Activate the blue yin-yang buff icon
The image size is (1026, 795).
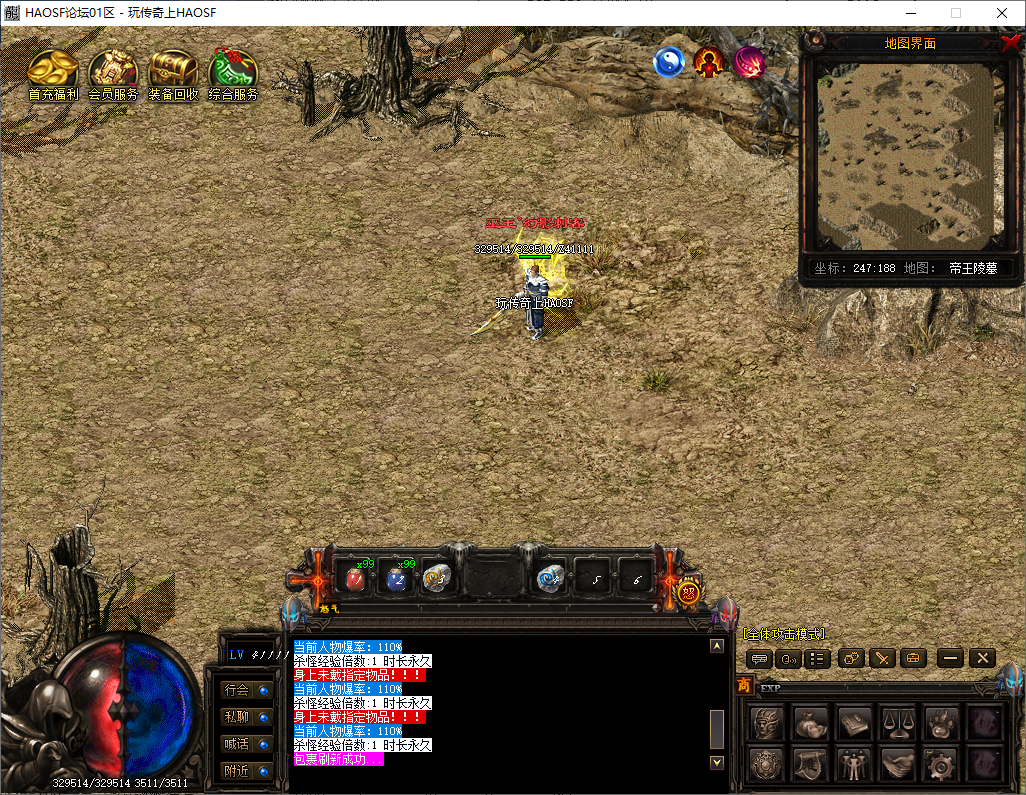point(669,63)
